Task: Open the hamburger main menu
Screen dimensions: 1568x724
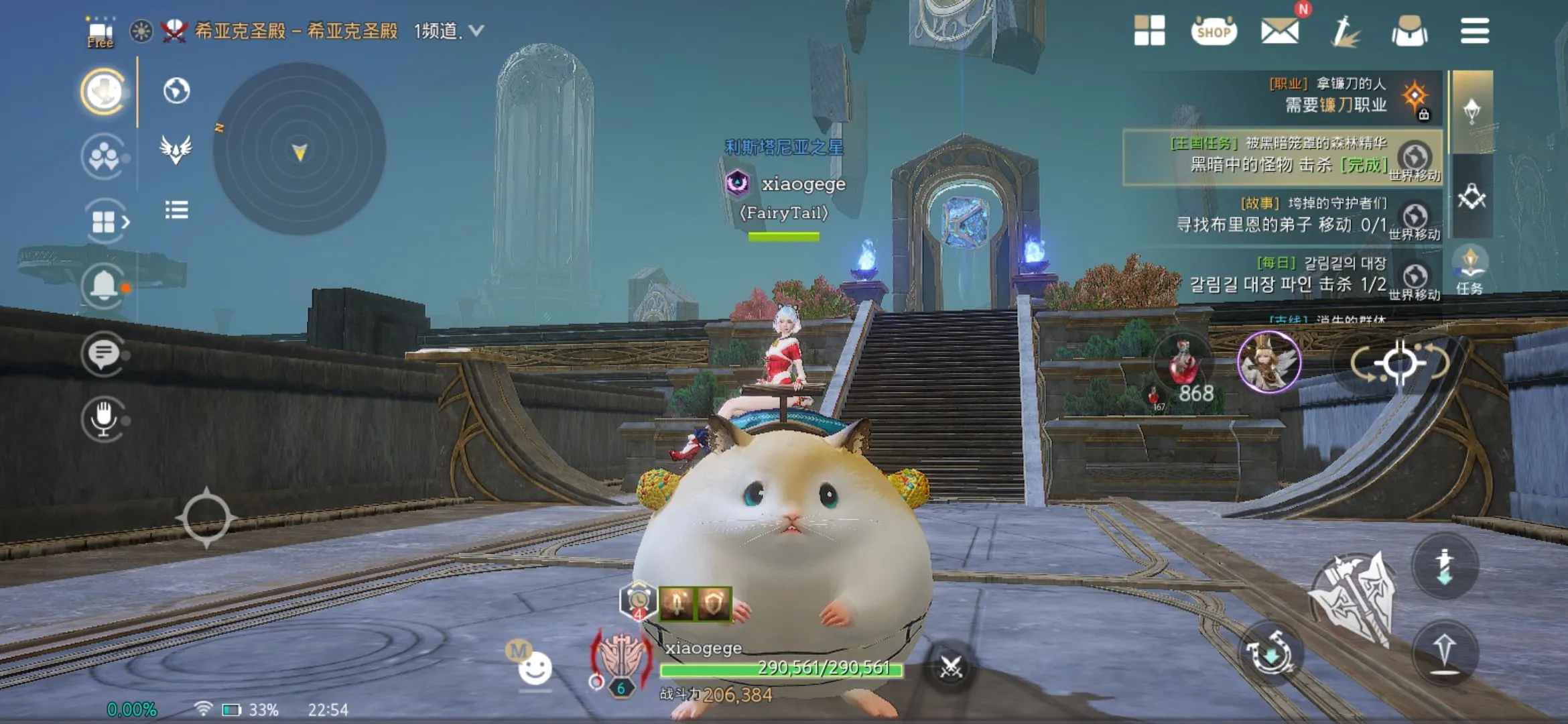Action: pyautogui.click(x=1474, y=31)
